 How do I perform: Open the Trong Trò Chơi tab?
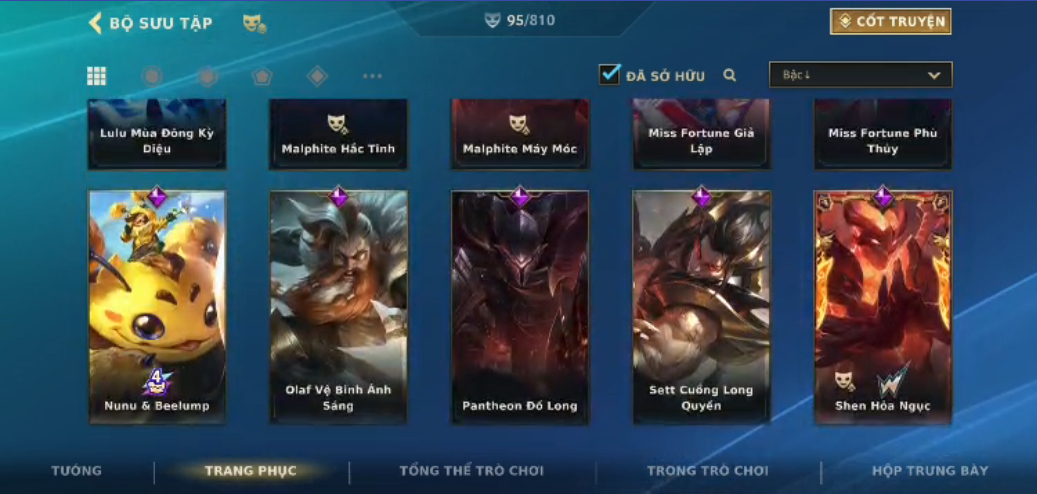pos(708,471)
